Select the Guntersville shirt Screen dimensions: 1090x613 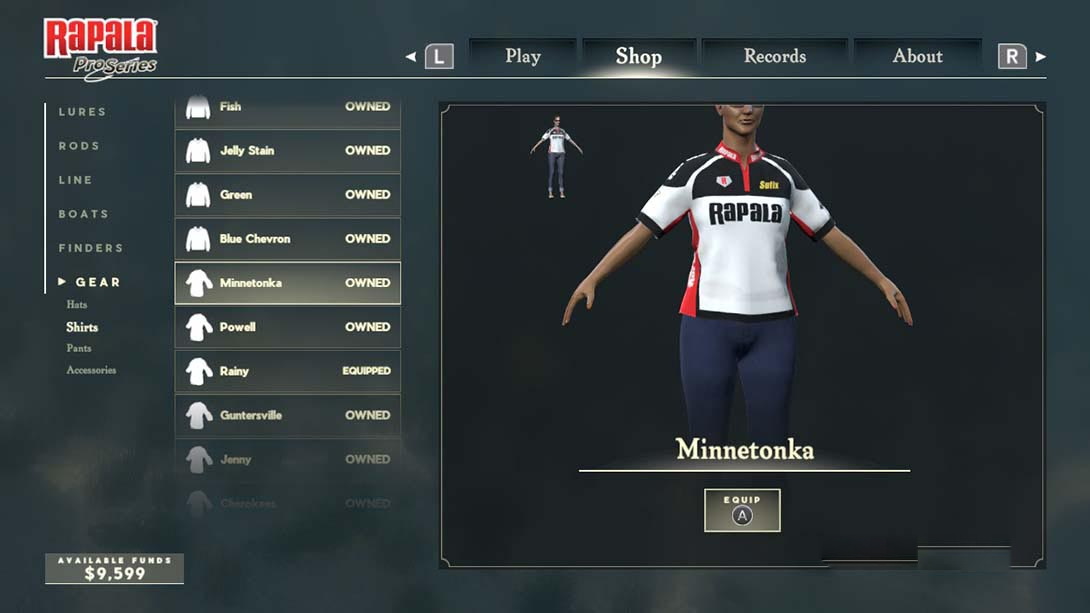pos(288,415)
